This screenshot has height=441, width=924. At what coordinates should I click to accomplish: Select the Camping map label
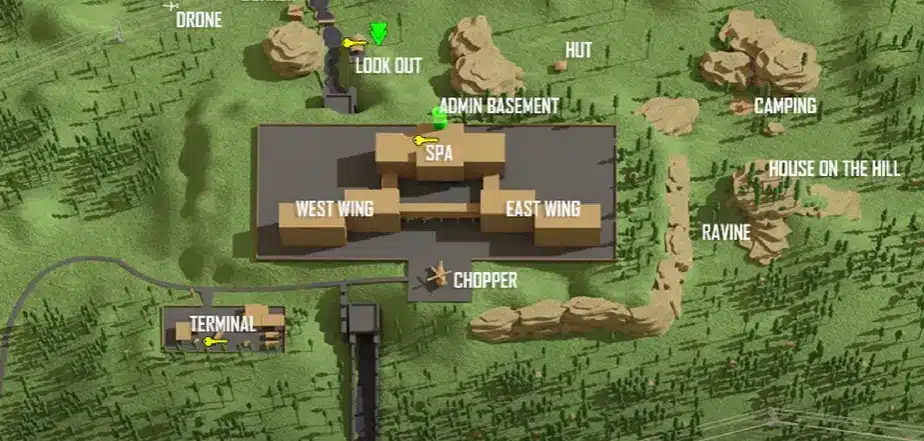(x=785, y=105)
